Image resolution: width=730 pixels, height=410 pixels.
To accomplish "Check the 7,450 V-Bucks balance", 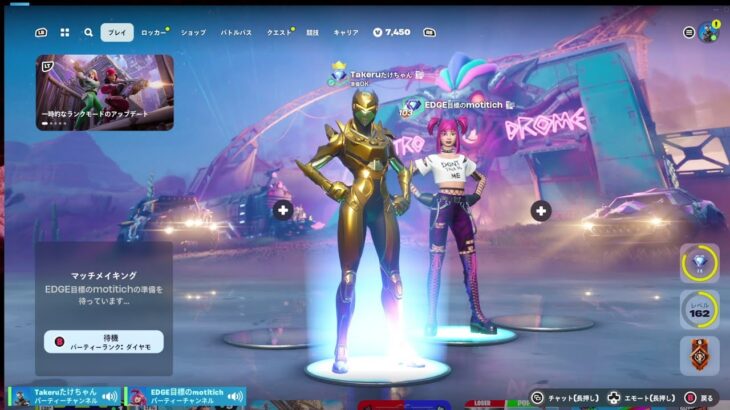I will (391, 32).
